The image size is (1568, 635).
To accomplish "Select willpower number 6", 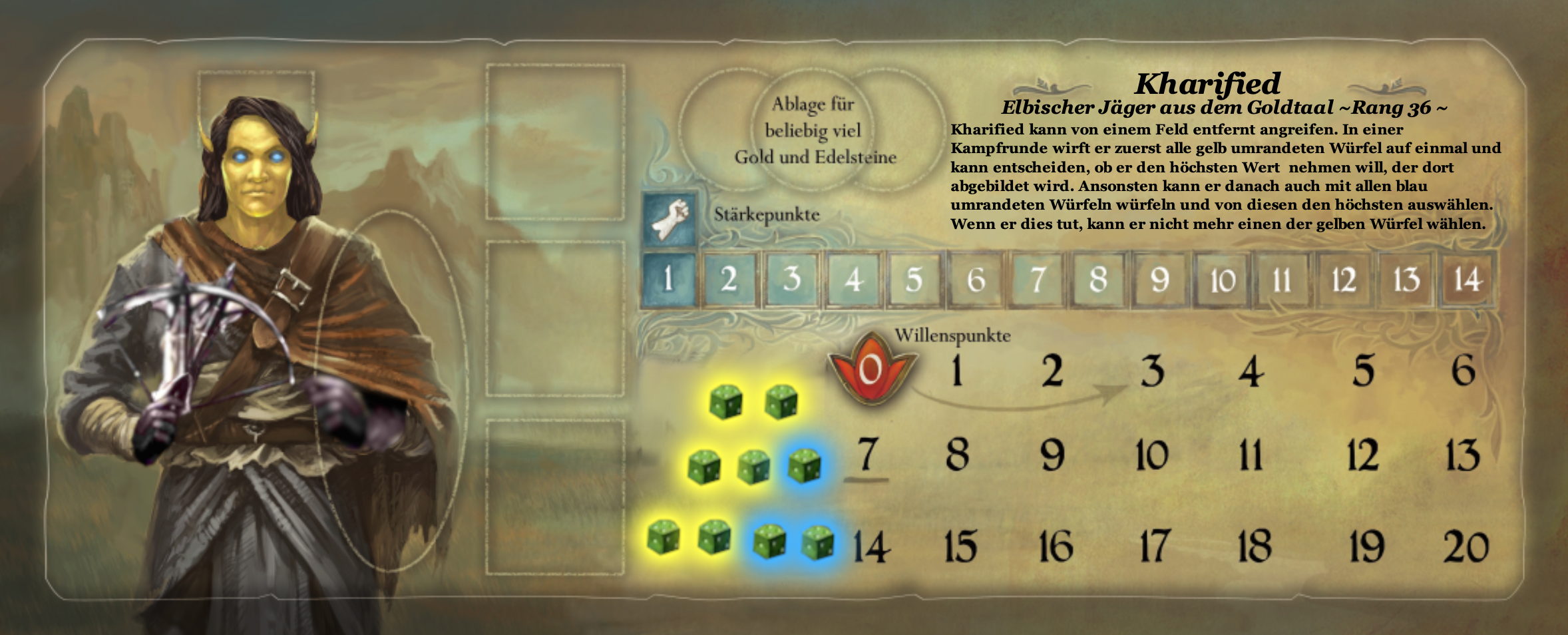I will [1463, 371].
